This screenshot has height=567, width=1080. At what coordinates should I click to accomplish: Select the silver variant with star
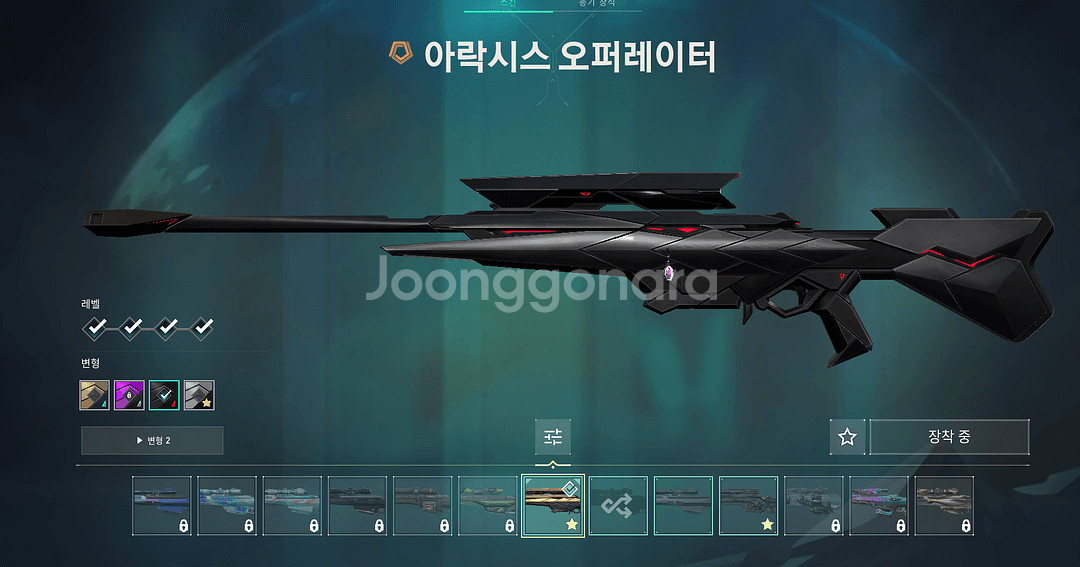[199, 395]
